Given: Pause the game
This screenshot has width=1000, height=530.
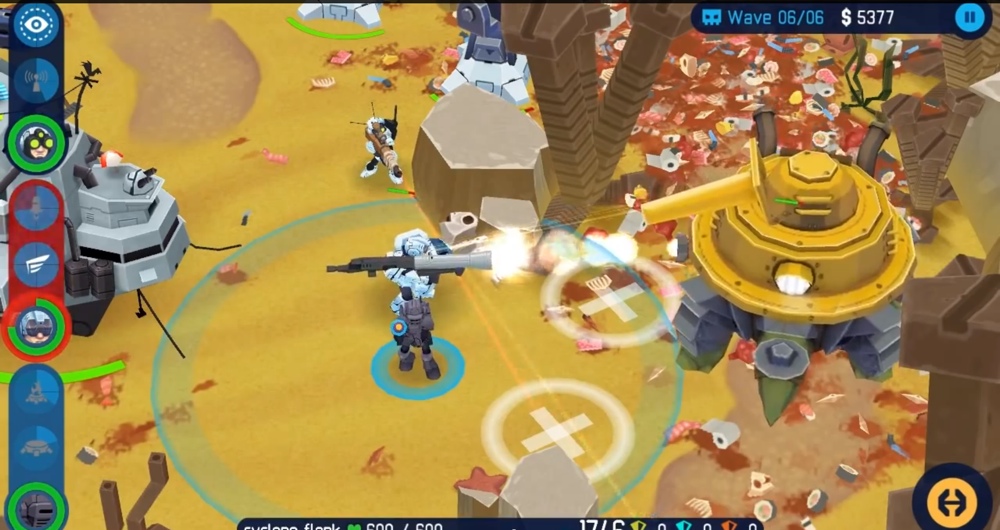Looking at the screenshot, I should [969, 17].
